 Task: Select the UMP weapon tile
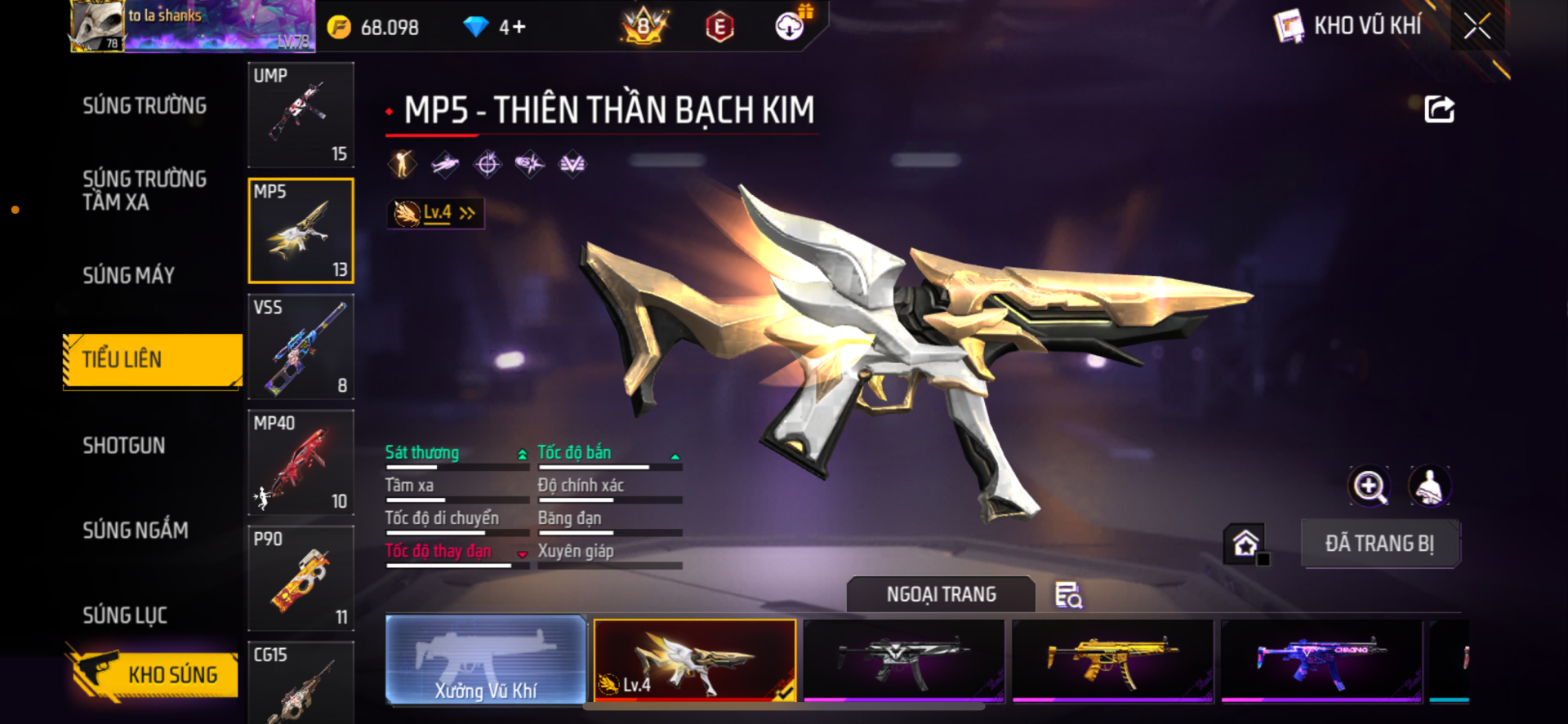[x=301, y=115]
